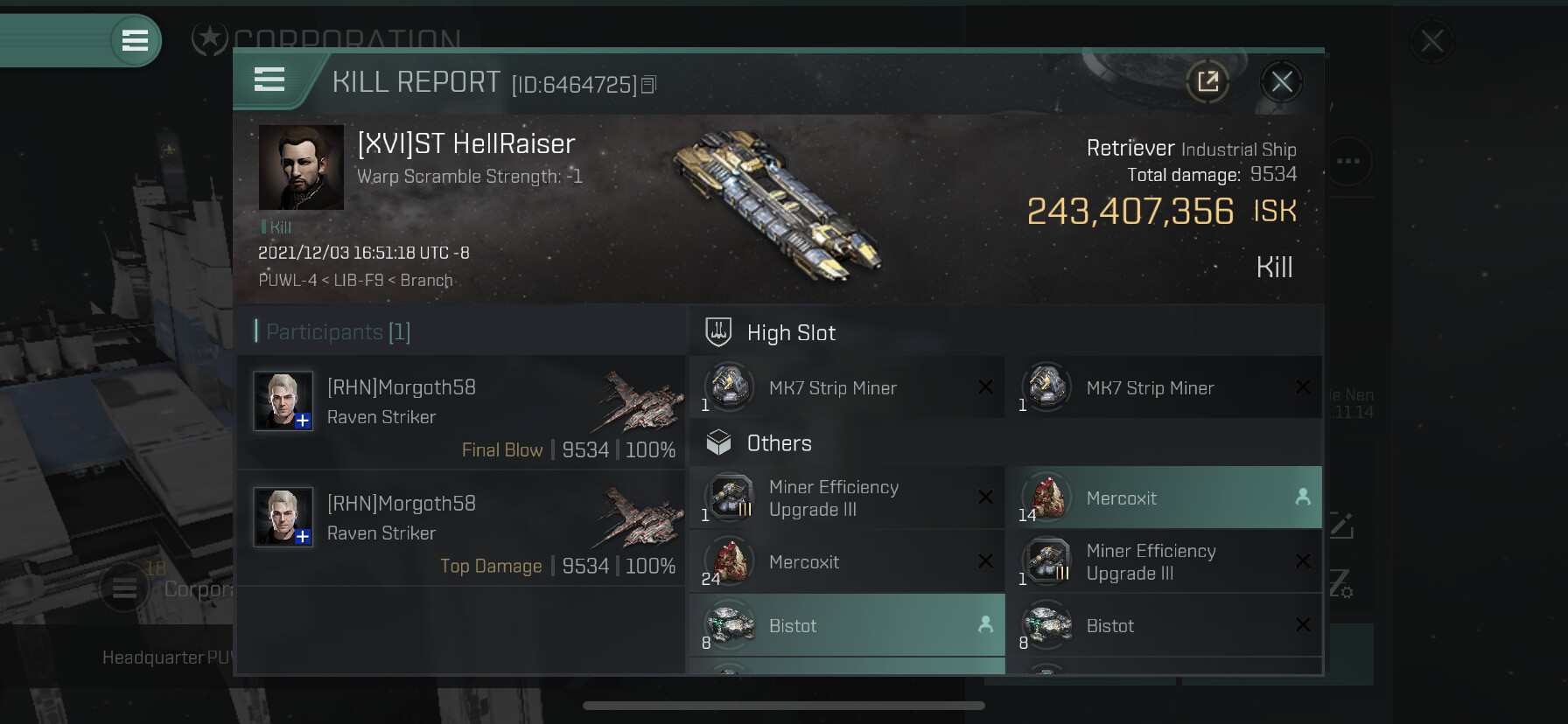
Task: Inspect the Retriever ship image
Action: (x=776, y=205)
